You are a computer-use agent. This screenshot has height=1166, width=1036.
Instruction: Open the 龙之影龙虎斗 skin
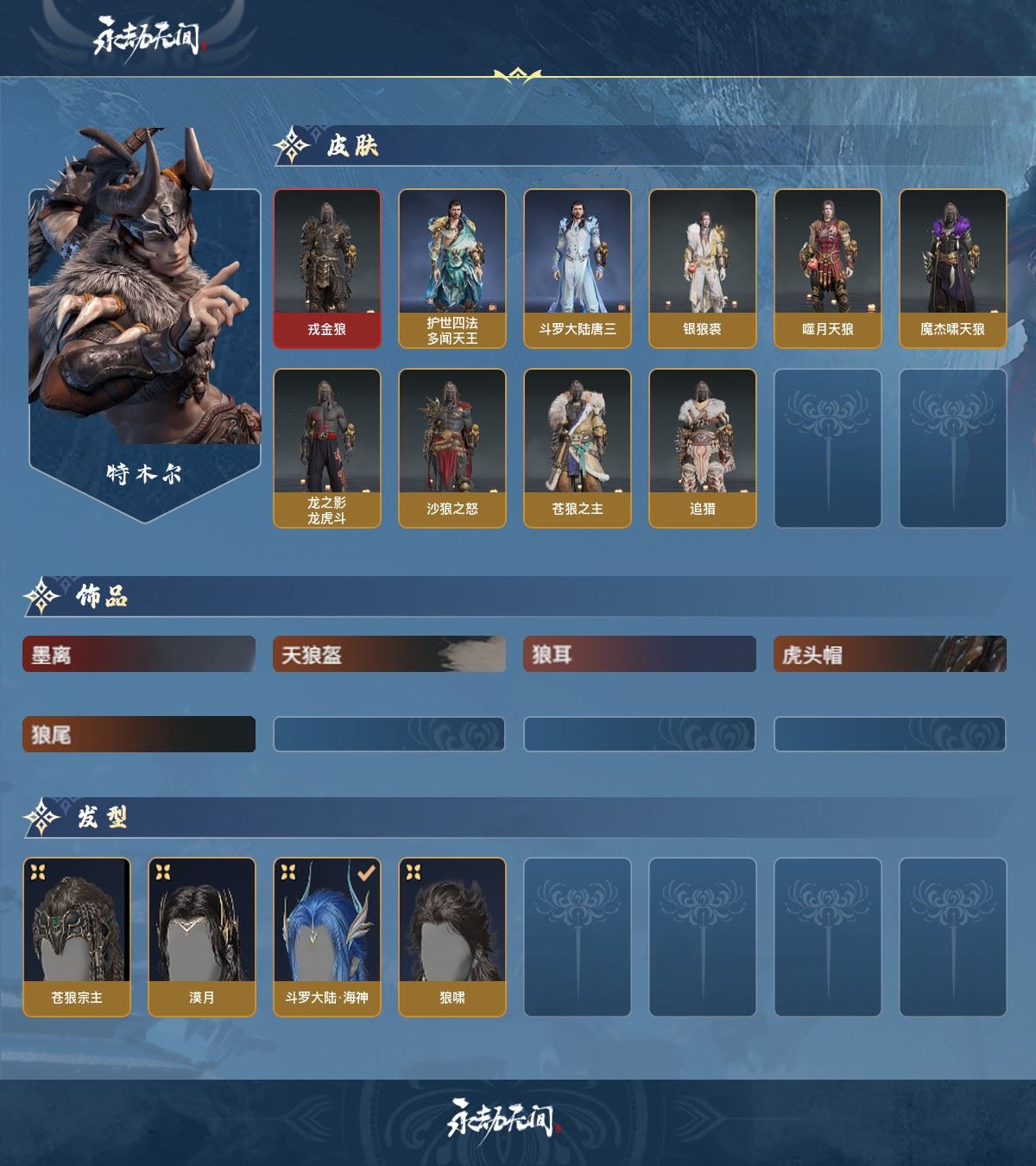coord(327,448)
